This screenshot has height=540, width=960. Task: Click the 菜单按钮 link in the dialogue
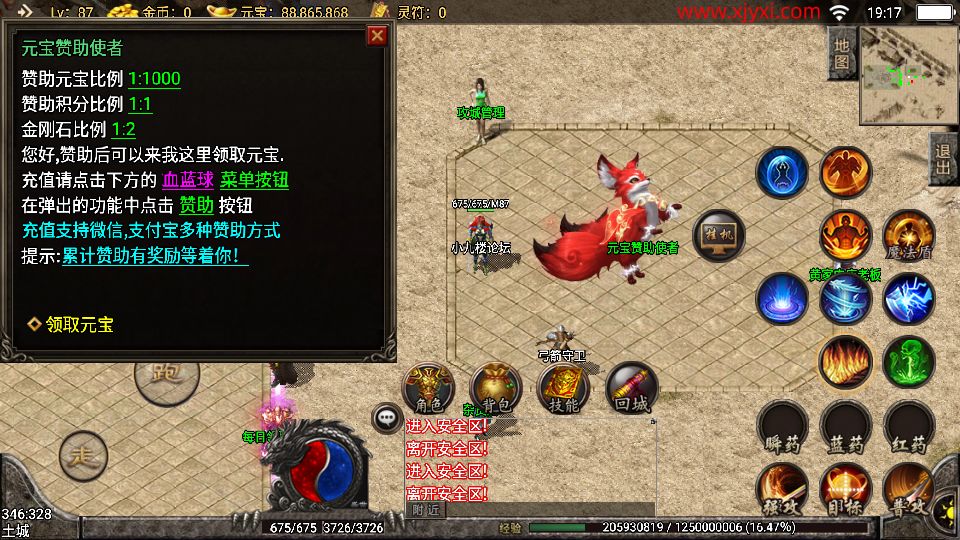254,180
